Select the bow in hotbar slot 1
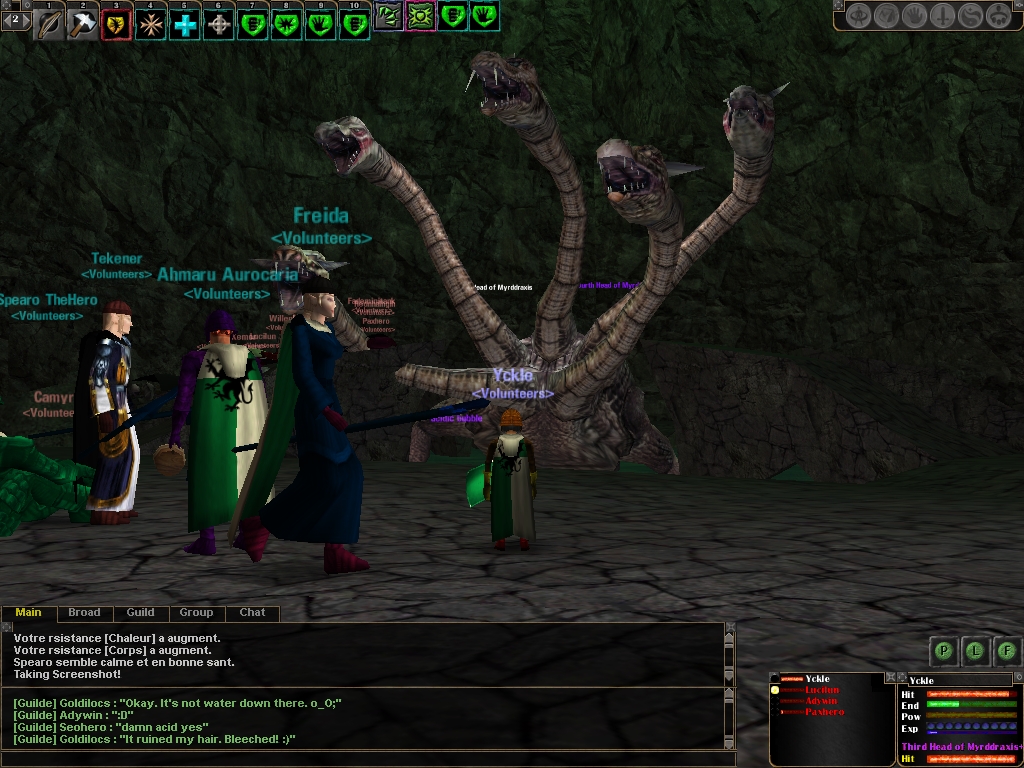Image resolution: width=1024 pixels, height=768 pixels. (x=49, y=24)
